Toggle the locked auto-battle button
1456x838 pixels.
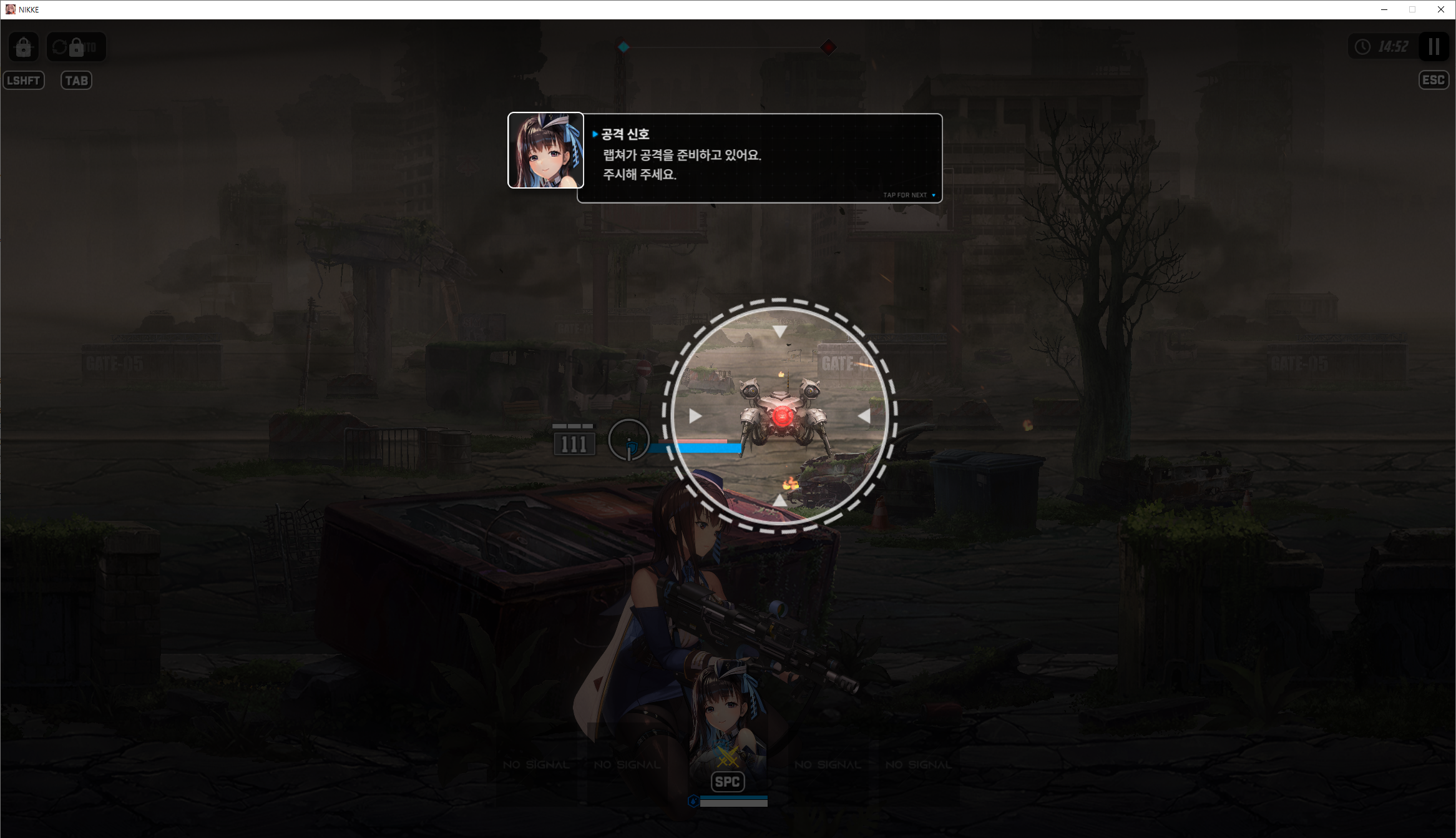click(76, 47)
